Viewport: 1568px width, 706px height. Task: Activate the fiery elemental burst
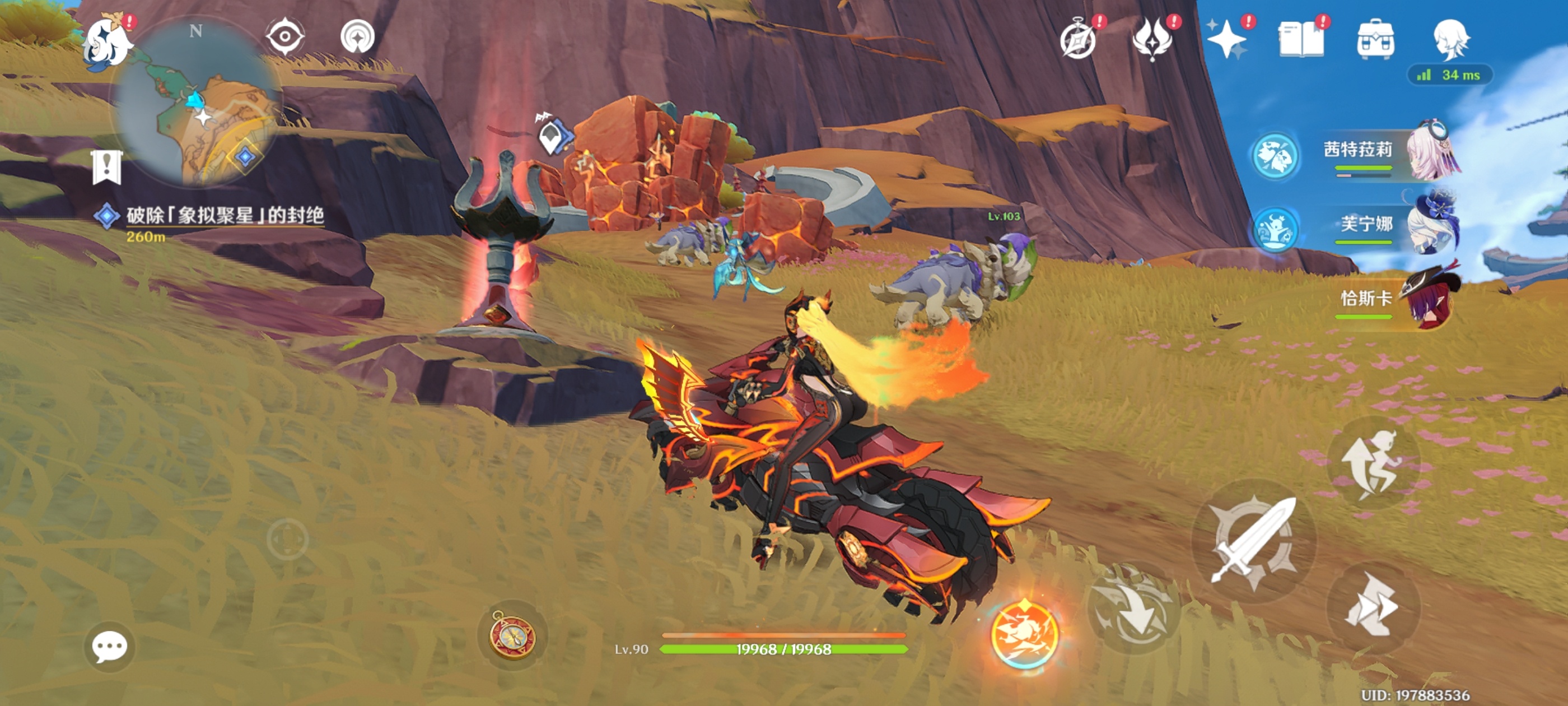point(1024,635)
